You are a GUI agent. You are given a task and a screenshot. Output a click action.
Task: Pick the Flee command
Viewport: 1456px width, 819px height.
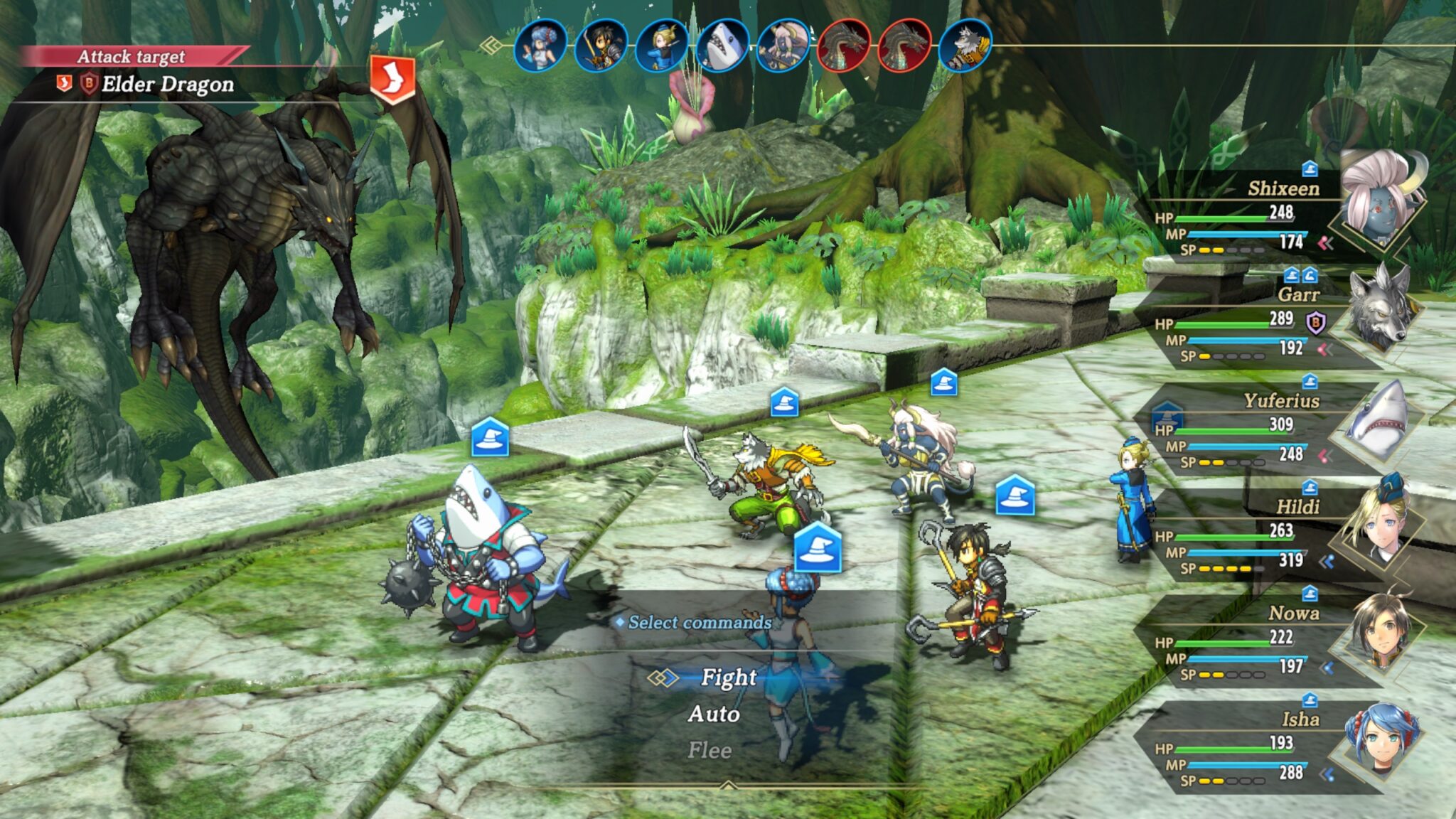point(710,750)
